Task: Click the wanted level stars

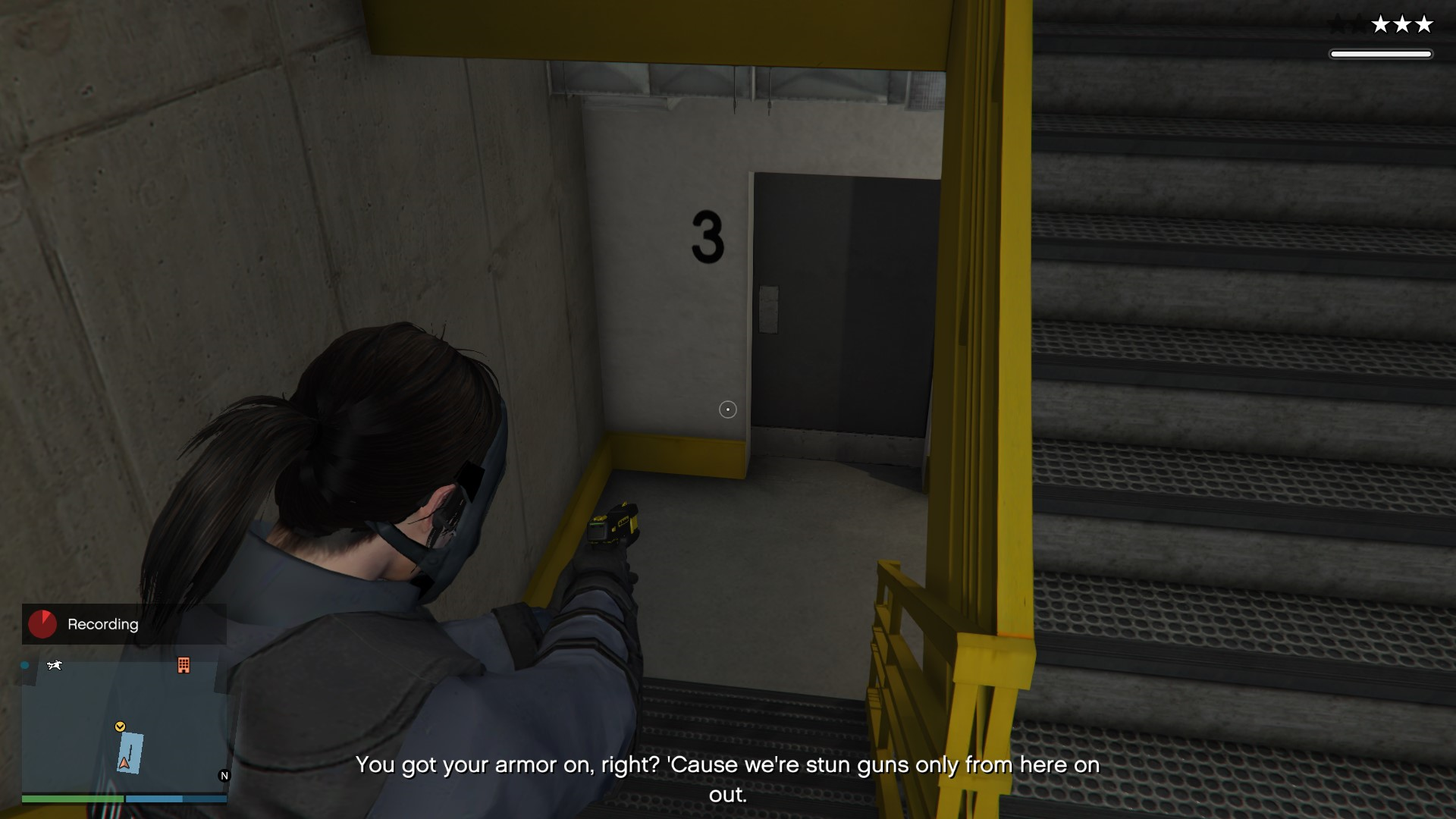Action: click(1402, 25)
